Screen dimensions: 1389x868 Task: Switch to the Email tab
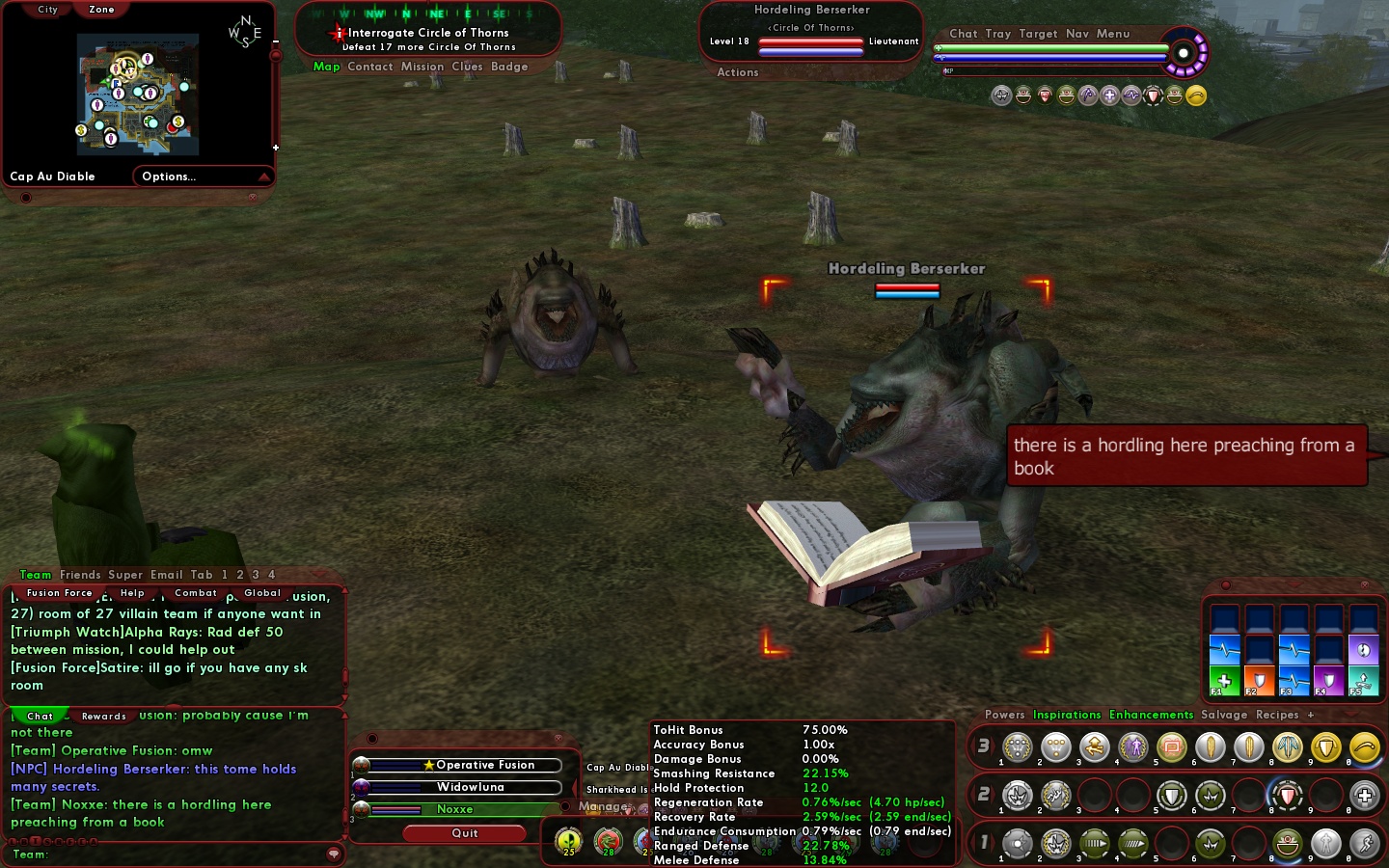tap(166, 575)
